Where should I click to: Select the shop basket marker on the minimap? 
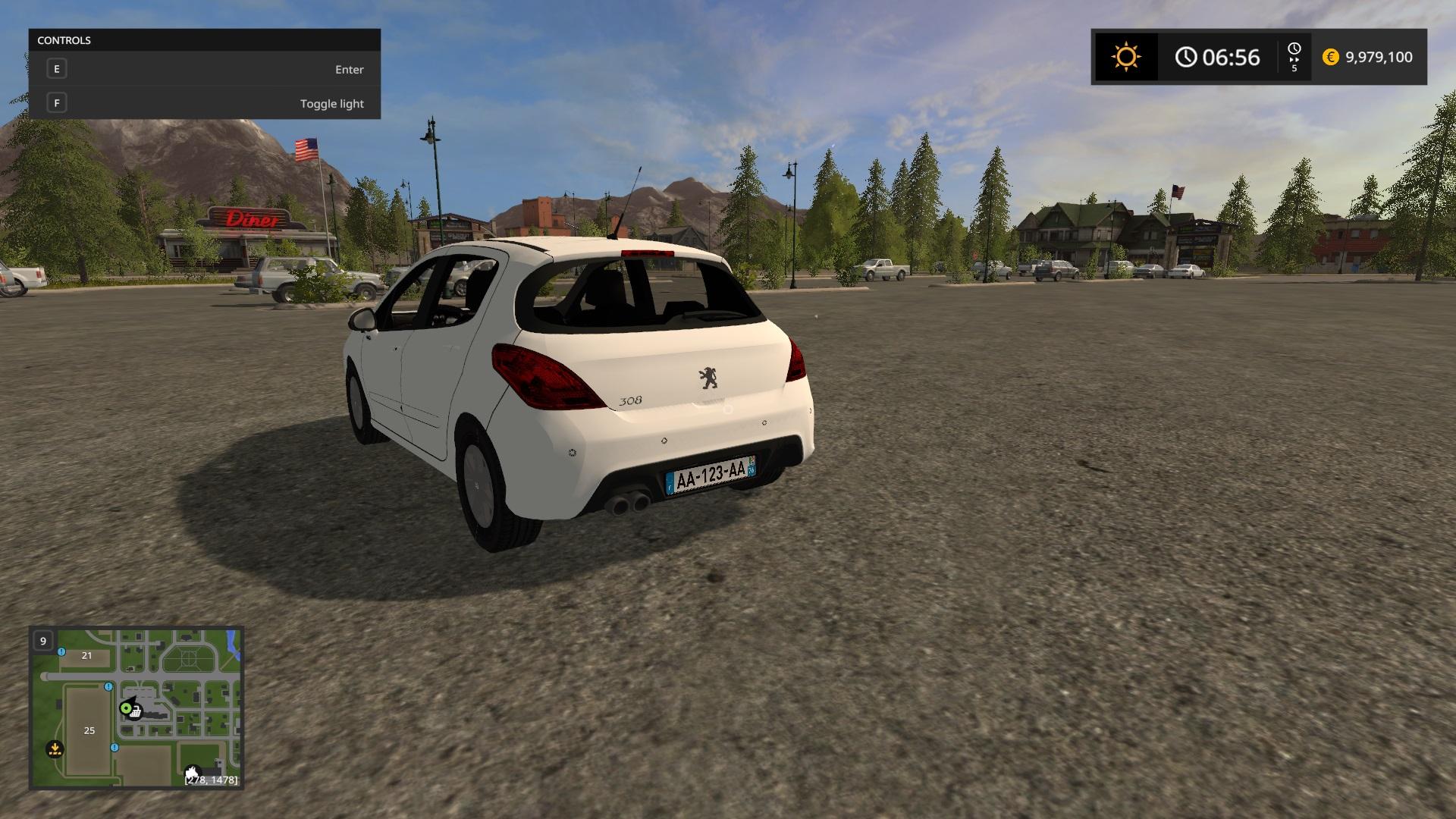[x=136, y=712]
